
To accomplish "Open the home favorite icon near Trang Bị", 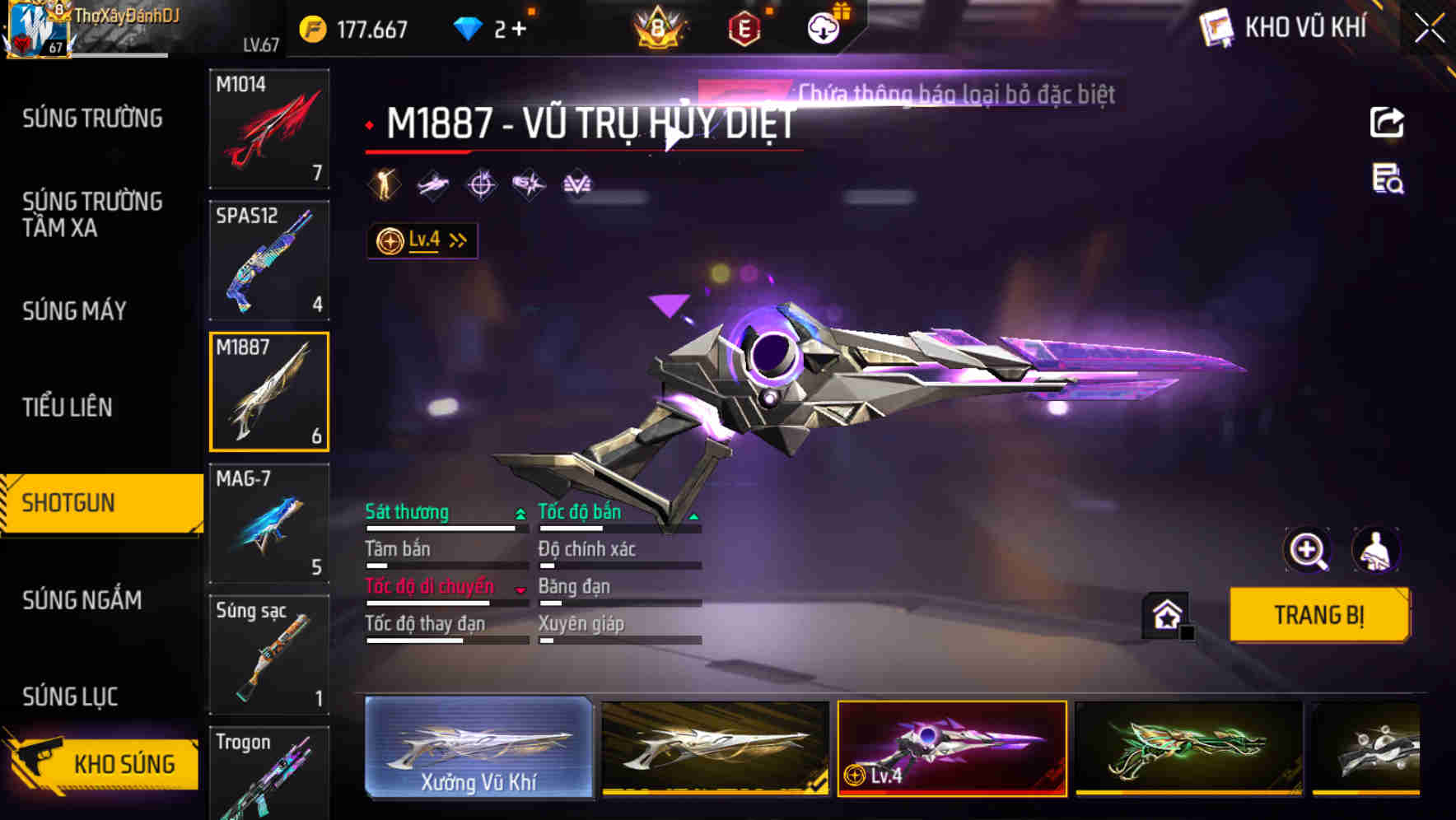I will coord(1166,614).
